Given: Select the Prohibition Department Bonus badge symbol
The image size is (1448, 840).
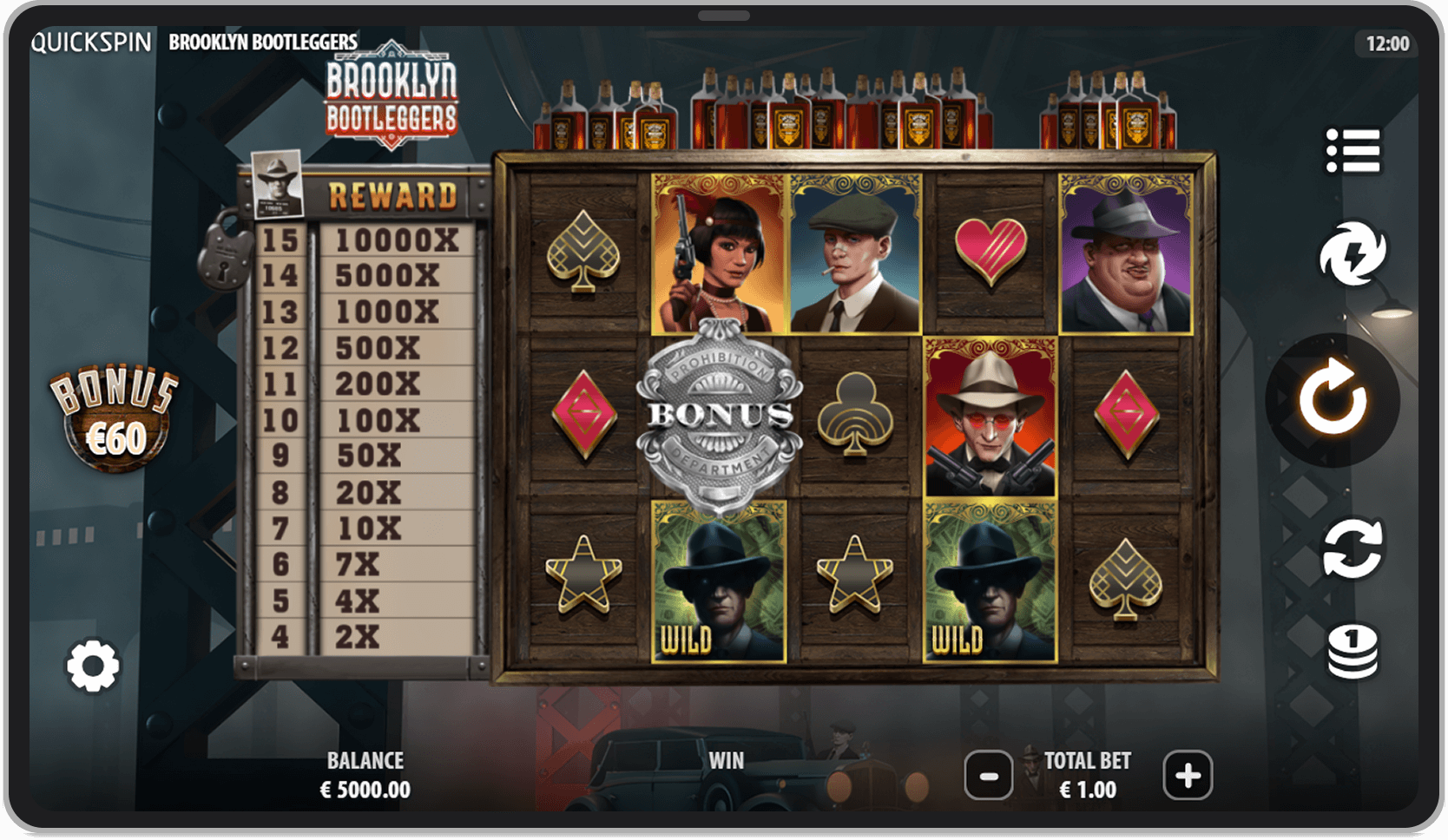Looking at the screenshot, I should click(x=721, y=414).
